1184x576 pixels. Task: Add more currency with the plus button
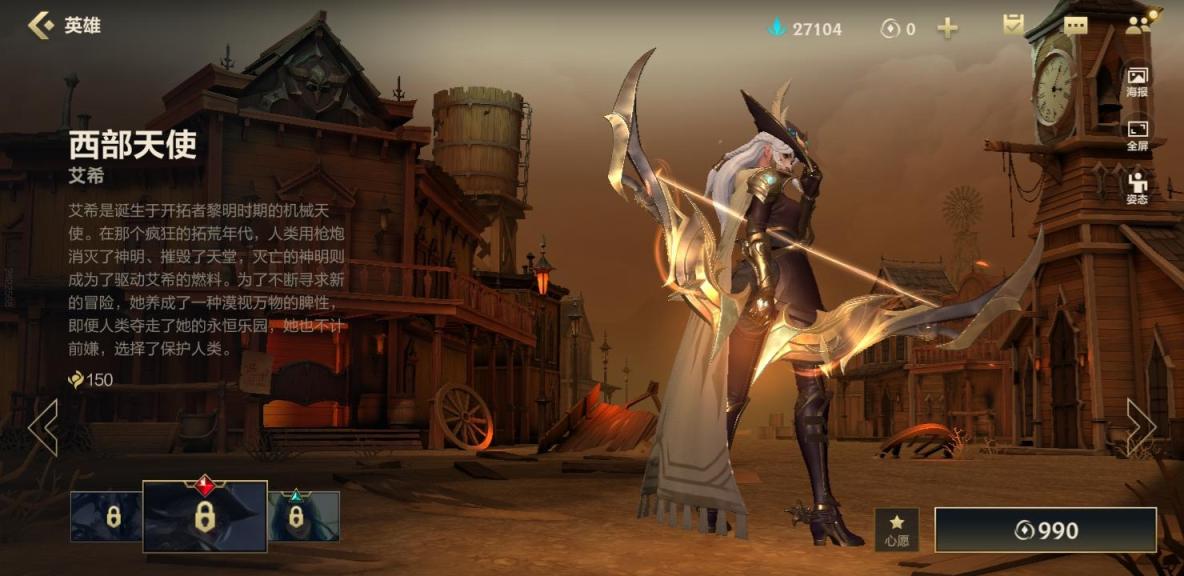coord(947,28)
